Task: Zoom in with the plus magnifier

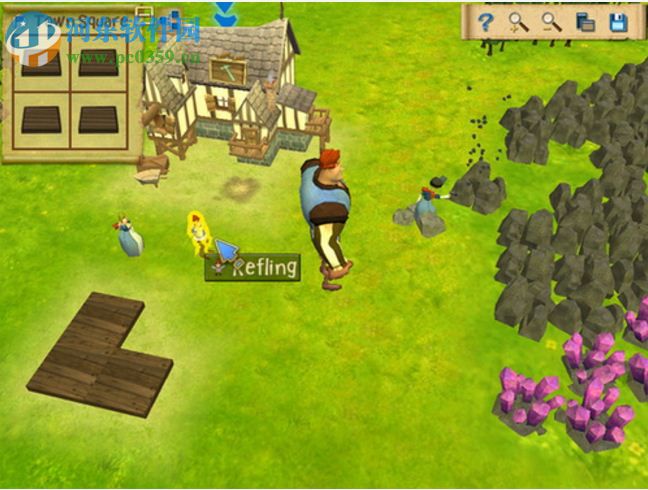Action: click(x=518, y=22)
